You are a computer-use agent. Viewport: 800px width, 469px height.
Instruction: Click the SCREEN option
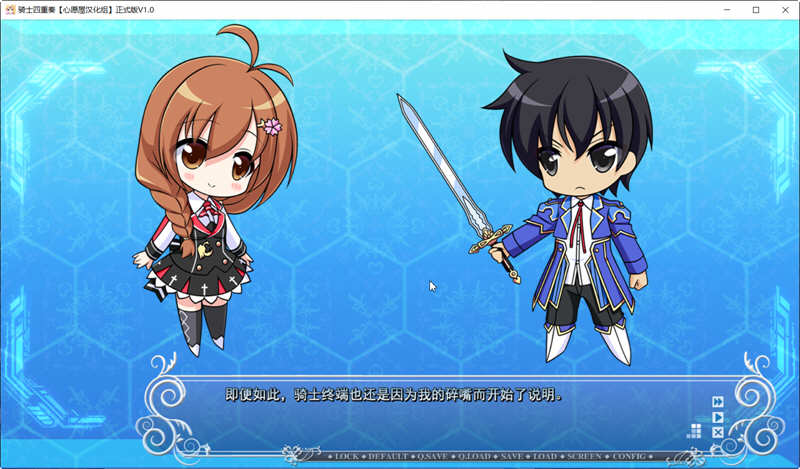click(x=583, y=456)
